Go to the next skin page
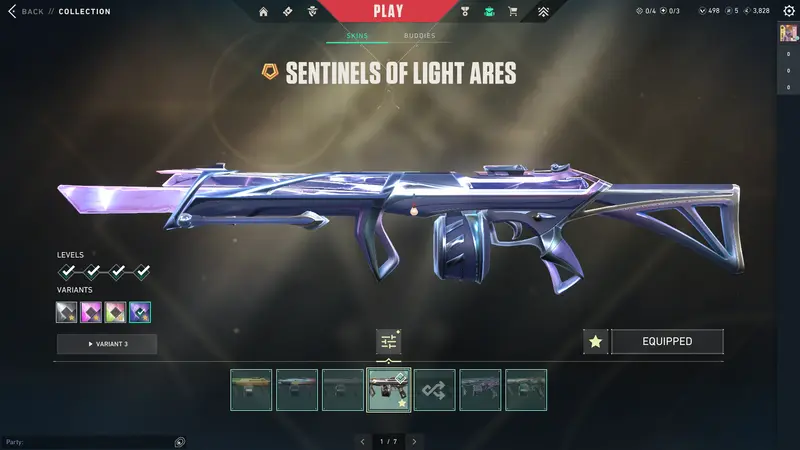 pyautogui.click(x=414, y=441)
